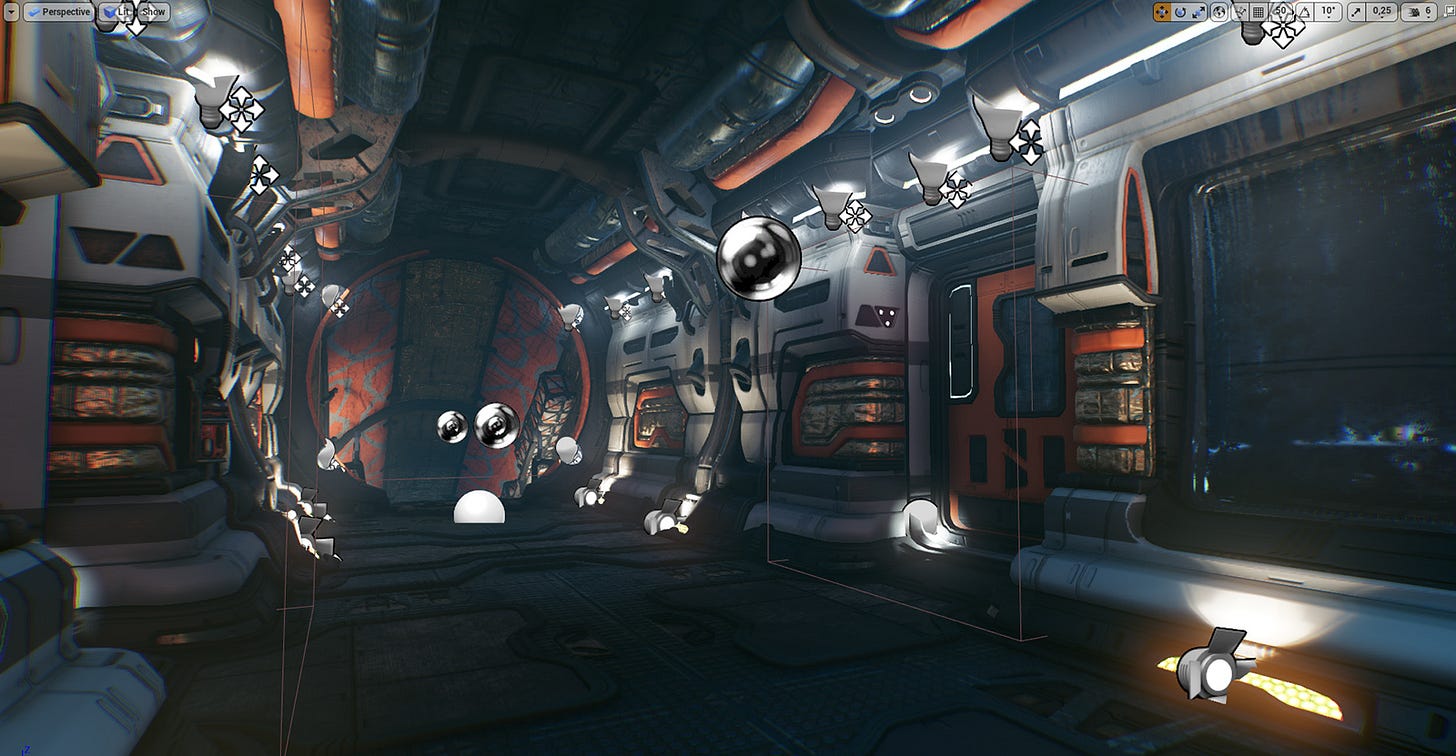Adjust the camera speed setting
Viewport: 1456px width, 756px height.
1418,12
